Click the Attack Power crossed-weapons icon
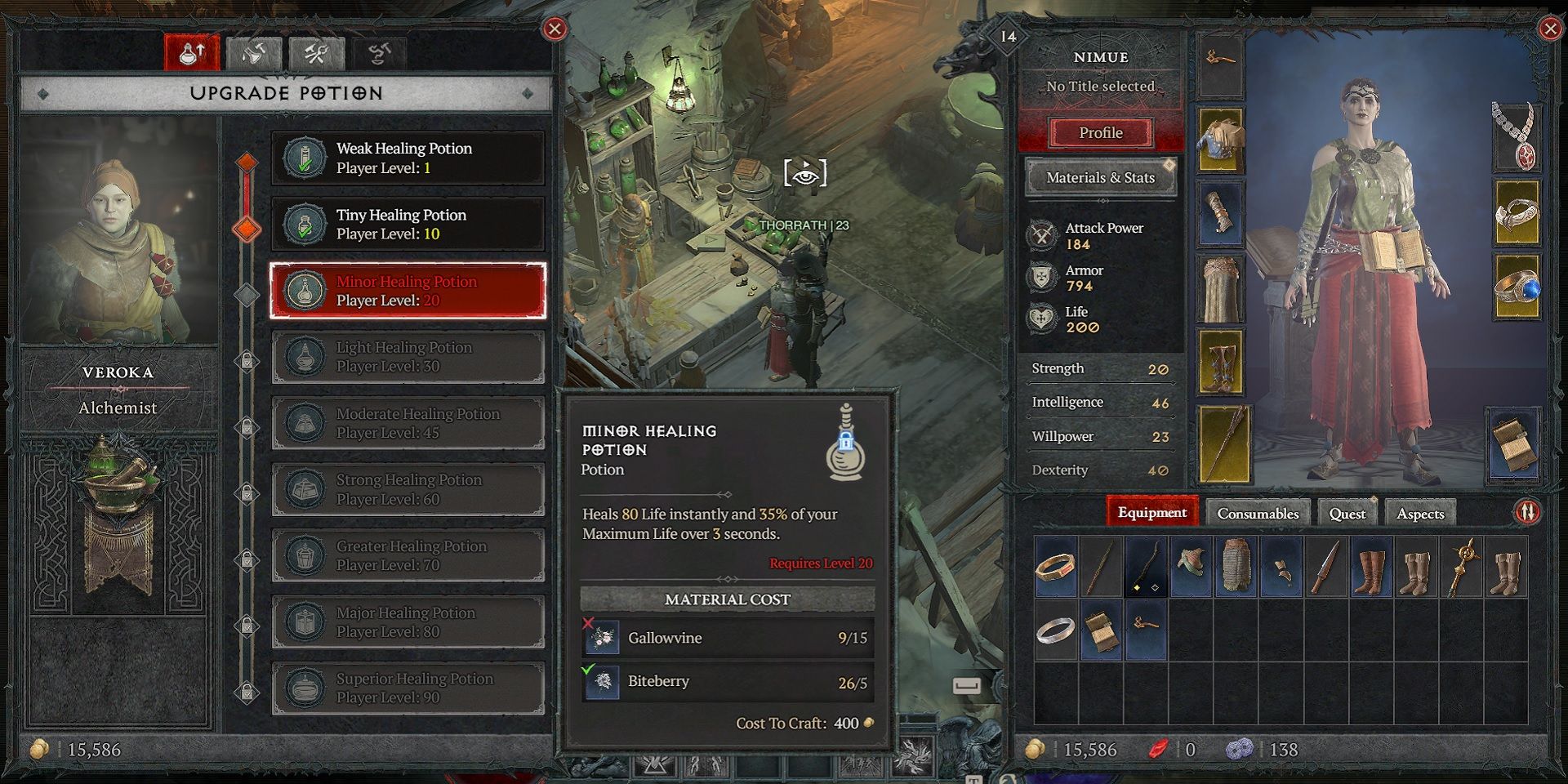This screenshot has width=1568, height=784. (1042, 235)
